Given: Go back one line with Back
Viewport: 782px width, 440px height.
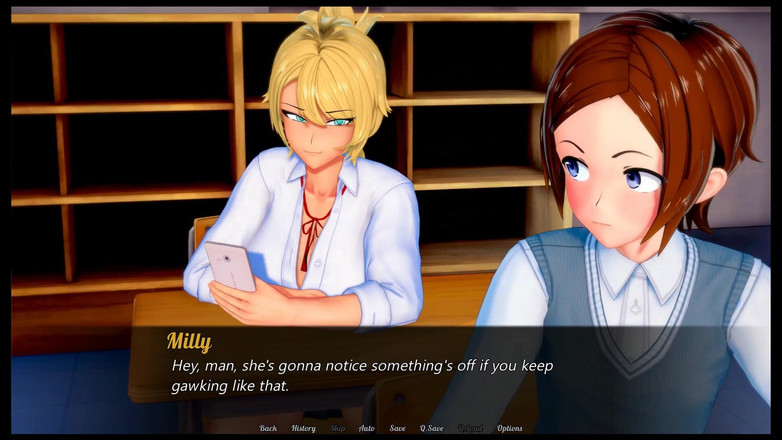Looking at the screenshot, I should point(268,428).
